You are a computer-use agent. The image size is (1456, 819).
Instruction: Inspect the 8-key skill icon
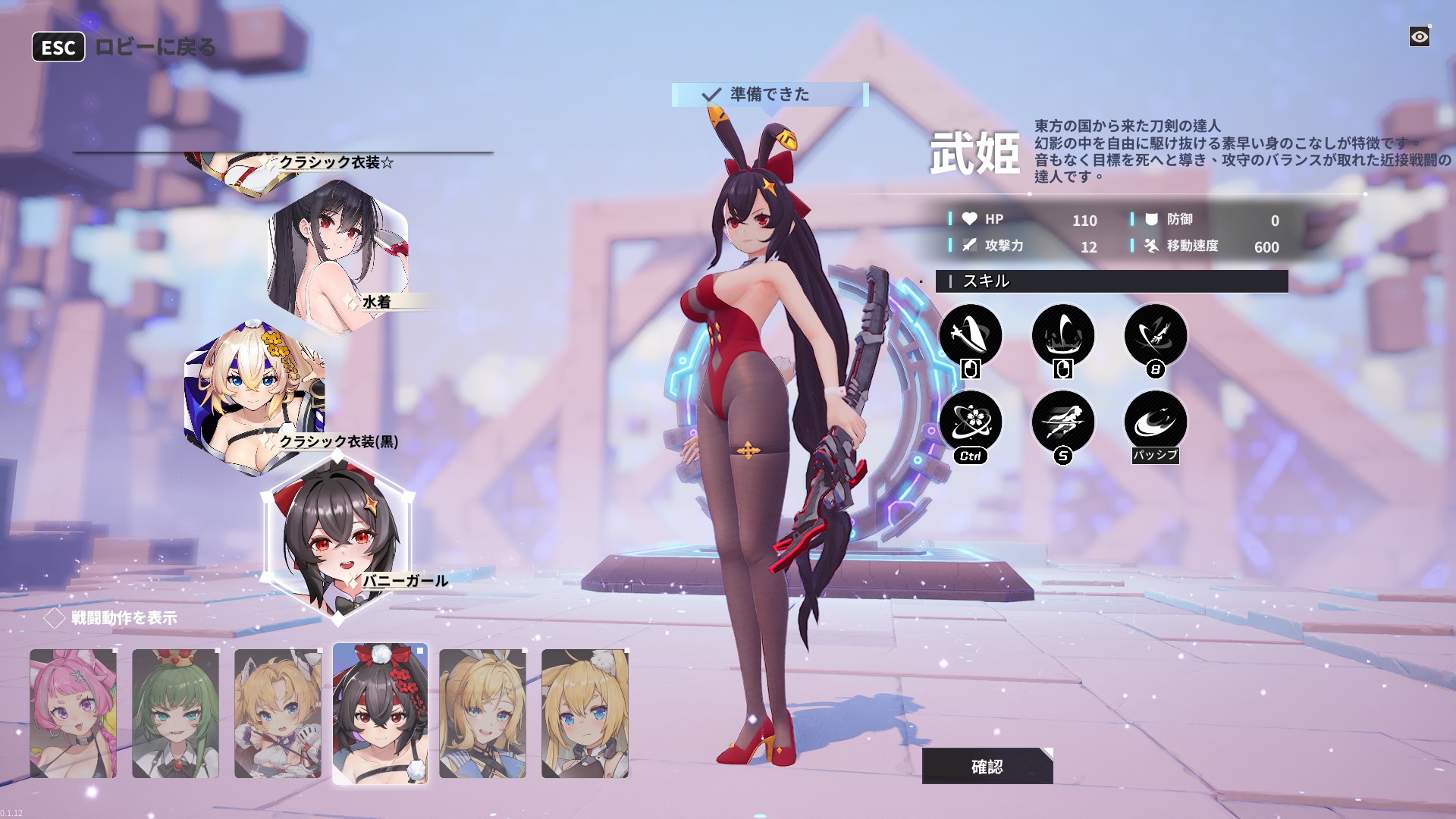[1155, 335]
